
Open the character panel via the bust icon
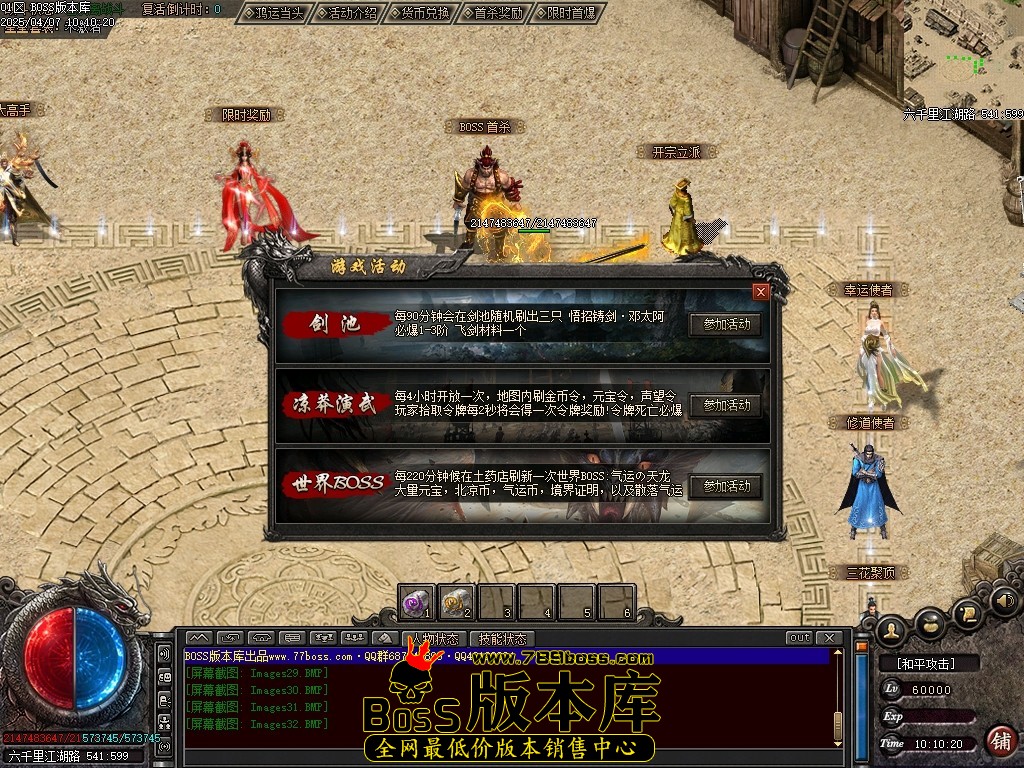click(890, 629)
